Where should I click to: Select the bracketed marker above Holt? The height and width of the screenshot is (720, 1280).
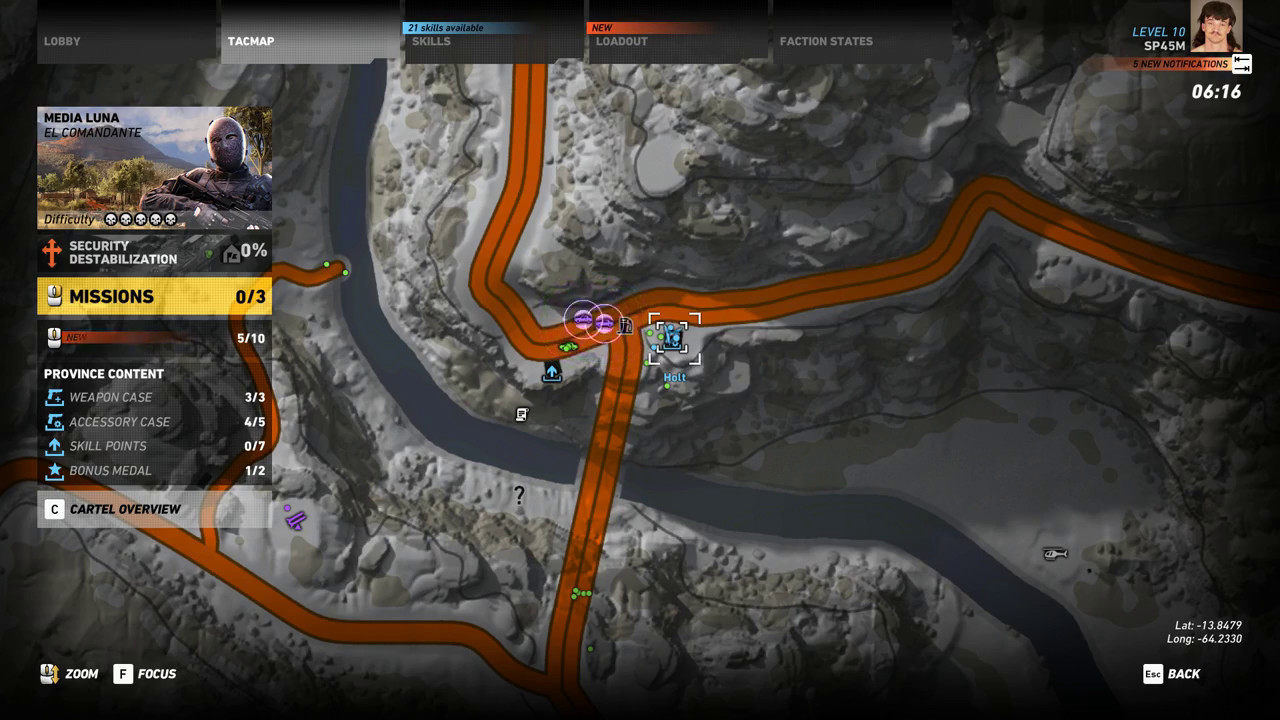point(674,339)
